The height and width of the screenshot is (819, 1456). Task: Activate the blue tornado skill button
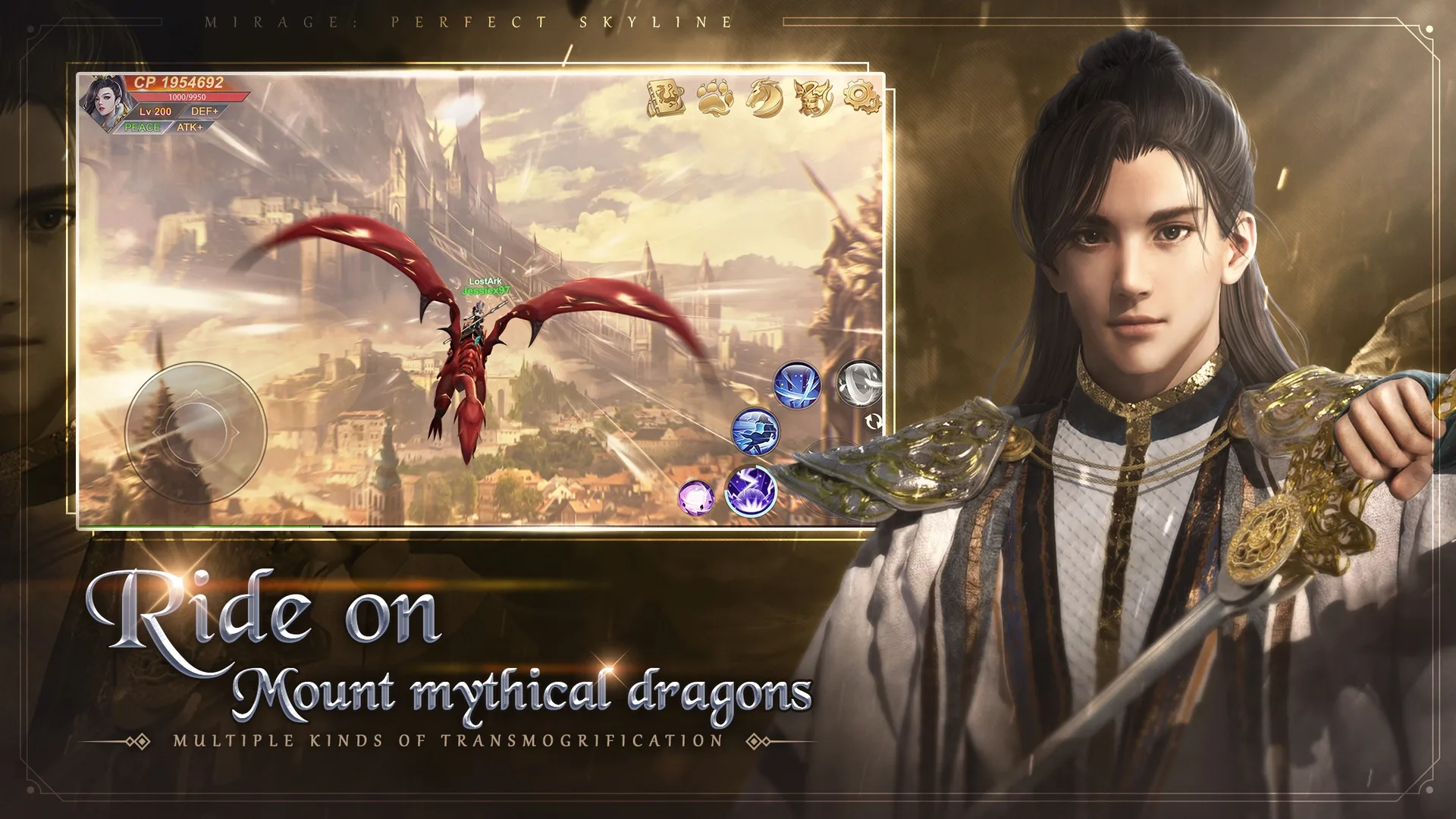[796, 384]
